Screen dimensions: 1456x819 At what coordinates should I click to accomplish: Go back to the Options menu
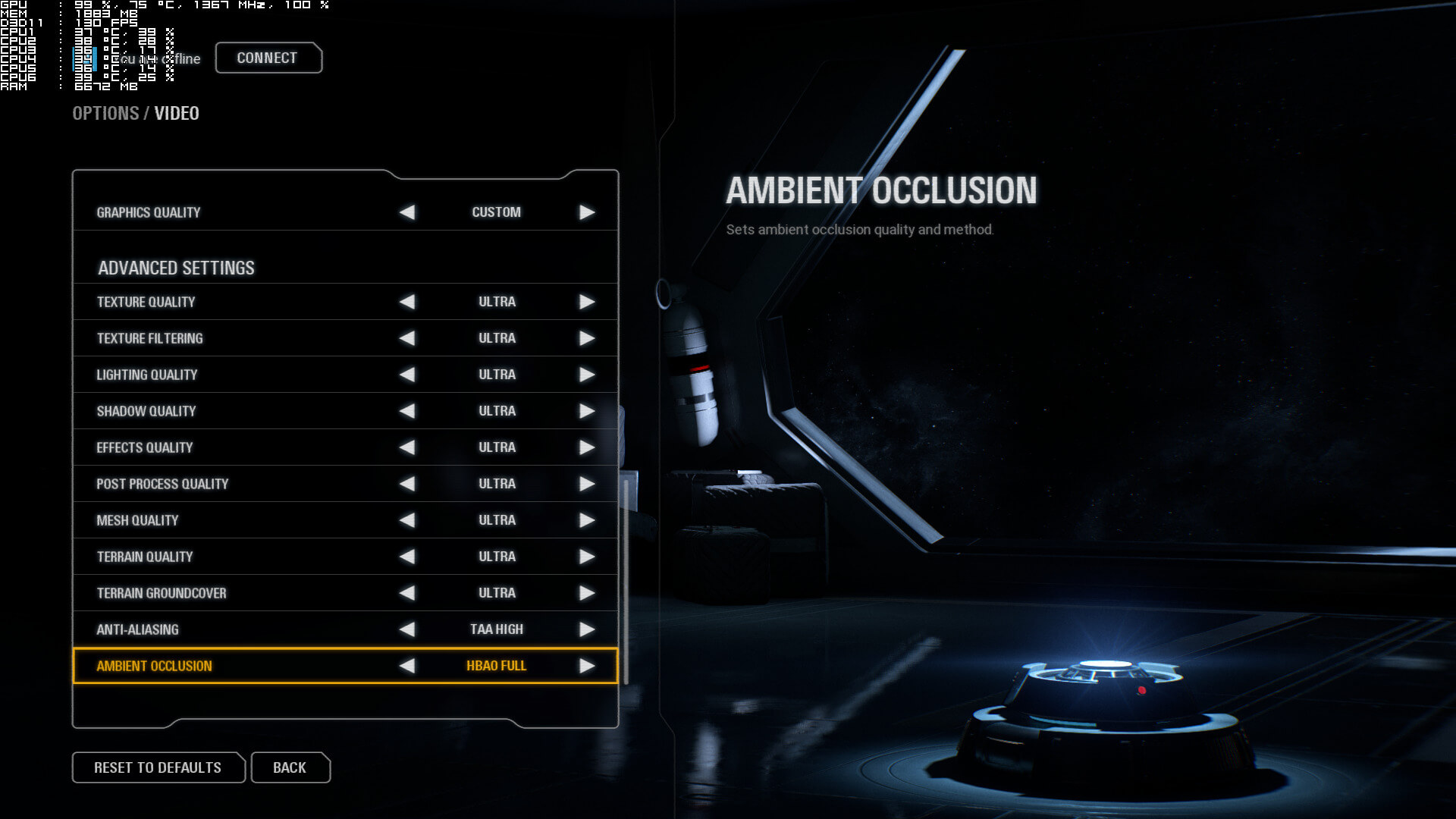[290, 767]
